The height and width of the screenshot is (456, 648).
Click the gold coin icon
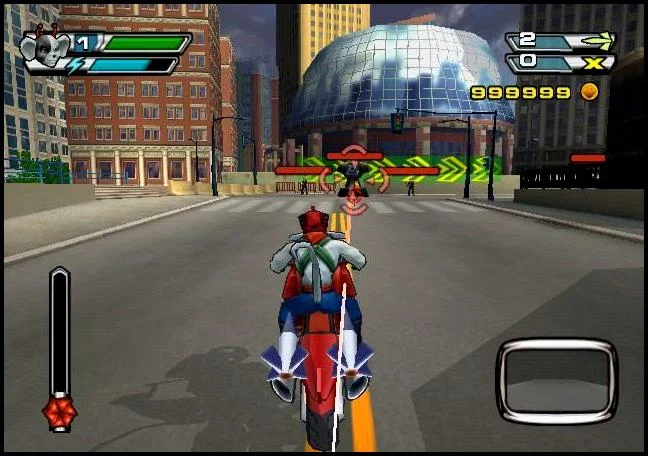pos(590,92)
